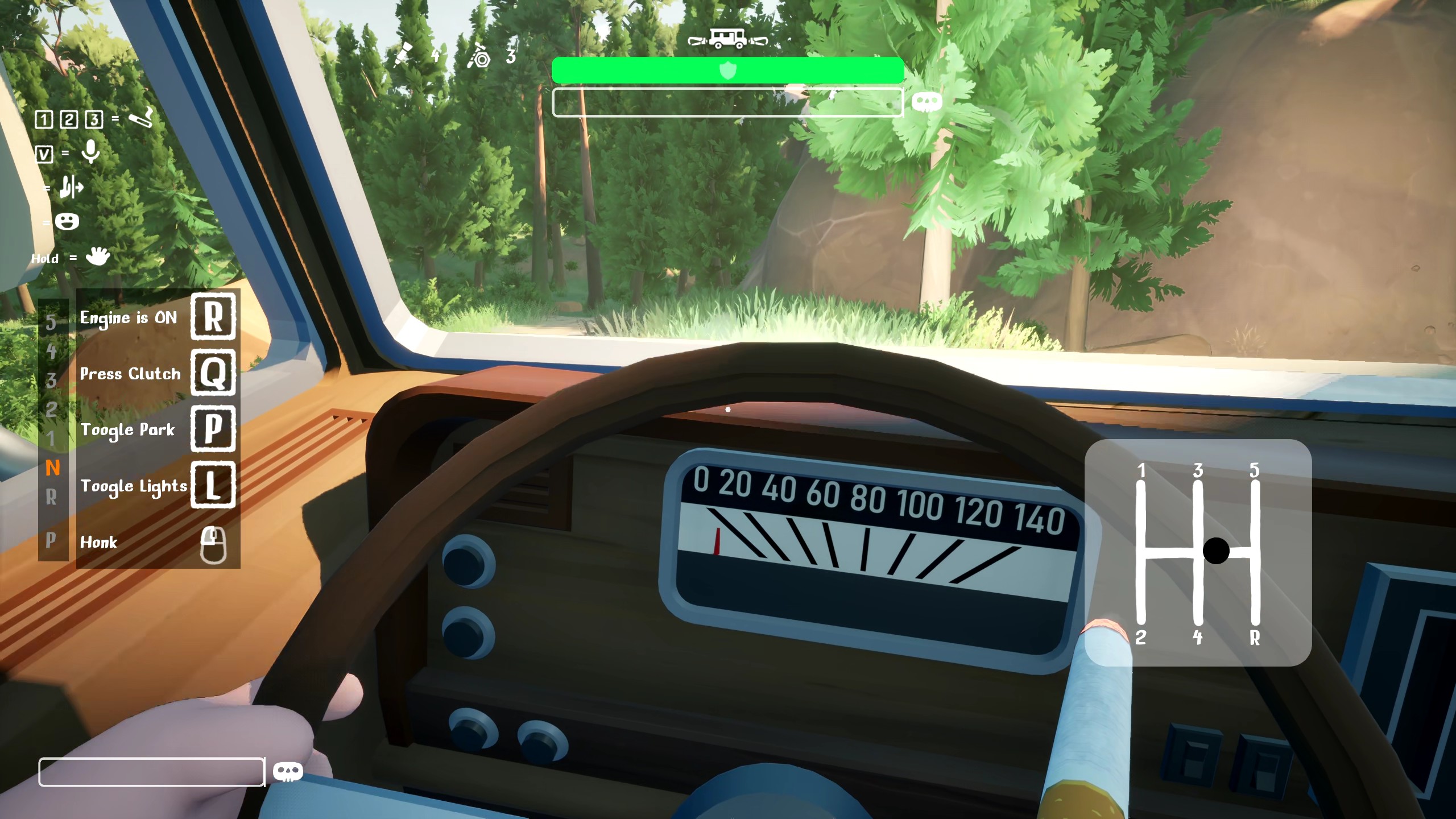Viewport: 1456px width, 819px height.
Task: Select the cigarette icon in the hints list
Action: [140, 118]
